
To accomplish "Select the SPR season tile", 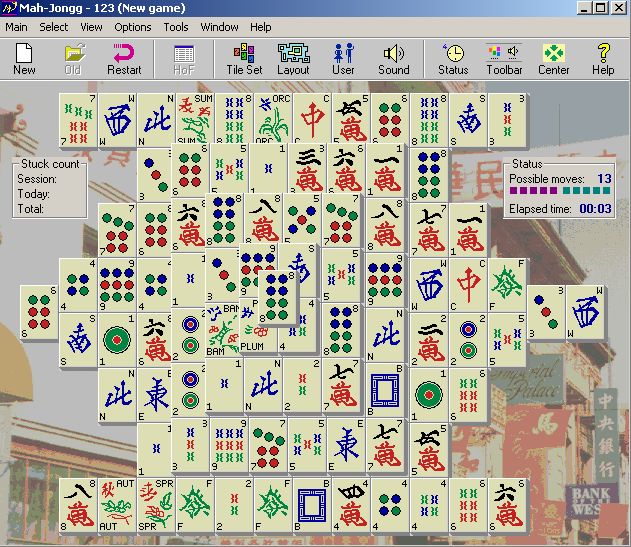I will (x=156, y=503).
